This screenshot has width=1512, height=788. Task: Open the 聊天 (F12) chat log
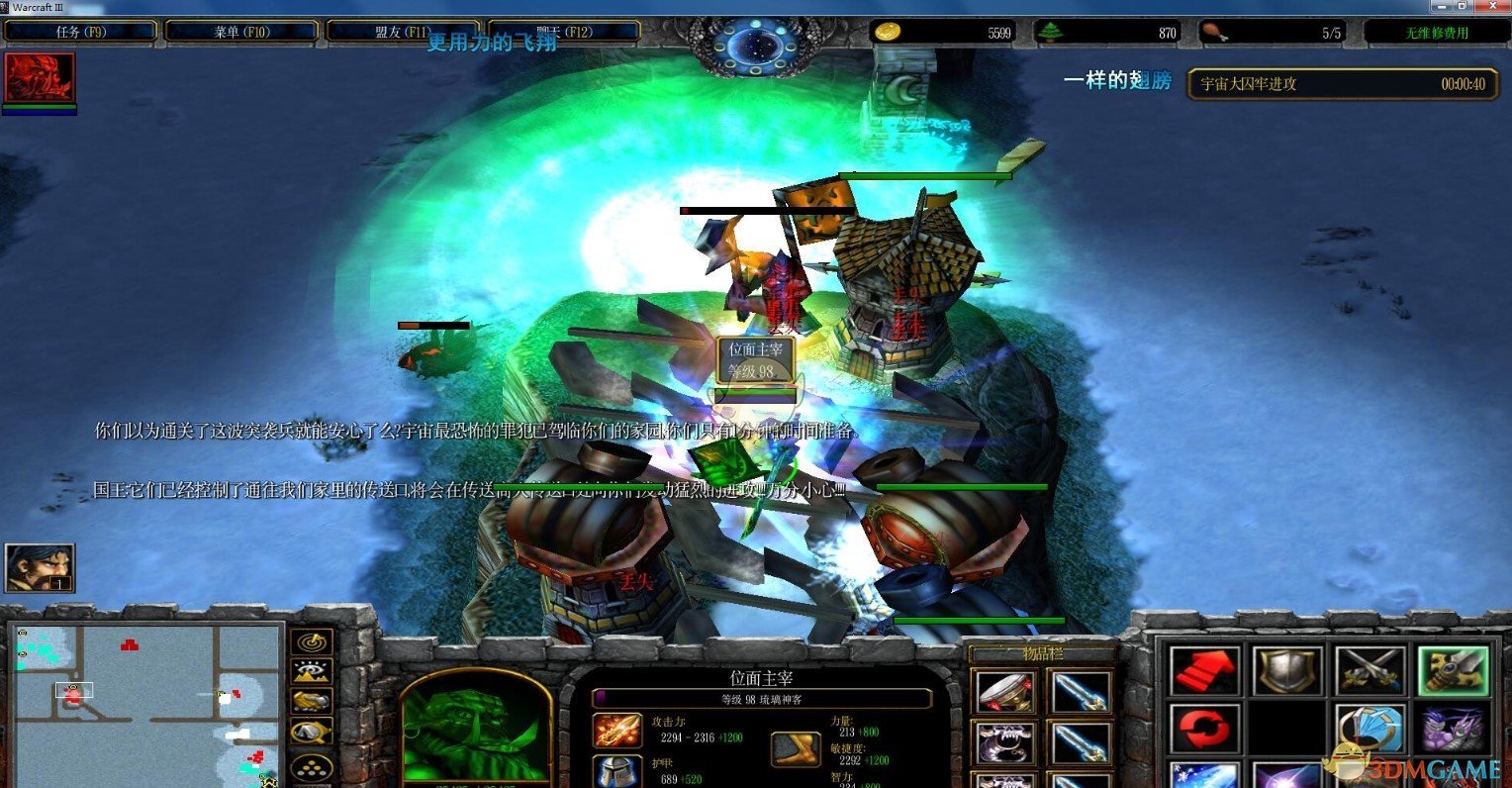pyautogui.click(x=561, y=31)
